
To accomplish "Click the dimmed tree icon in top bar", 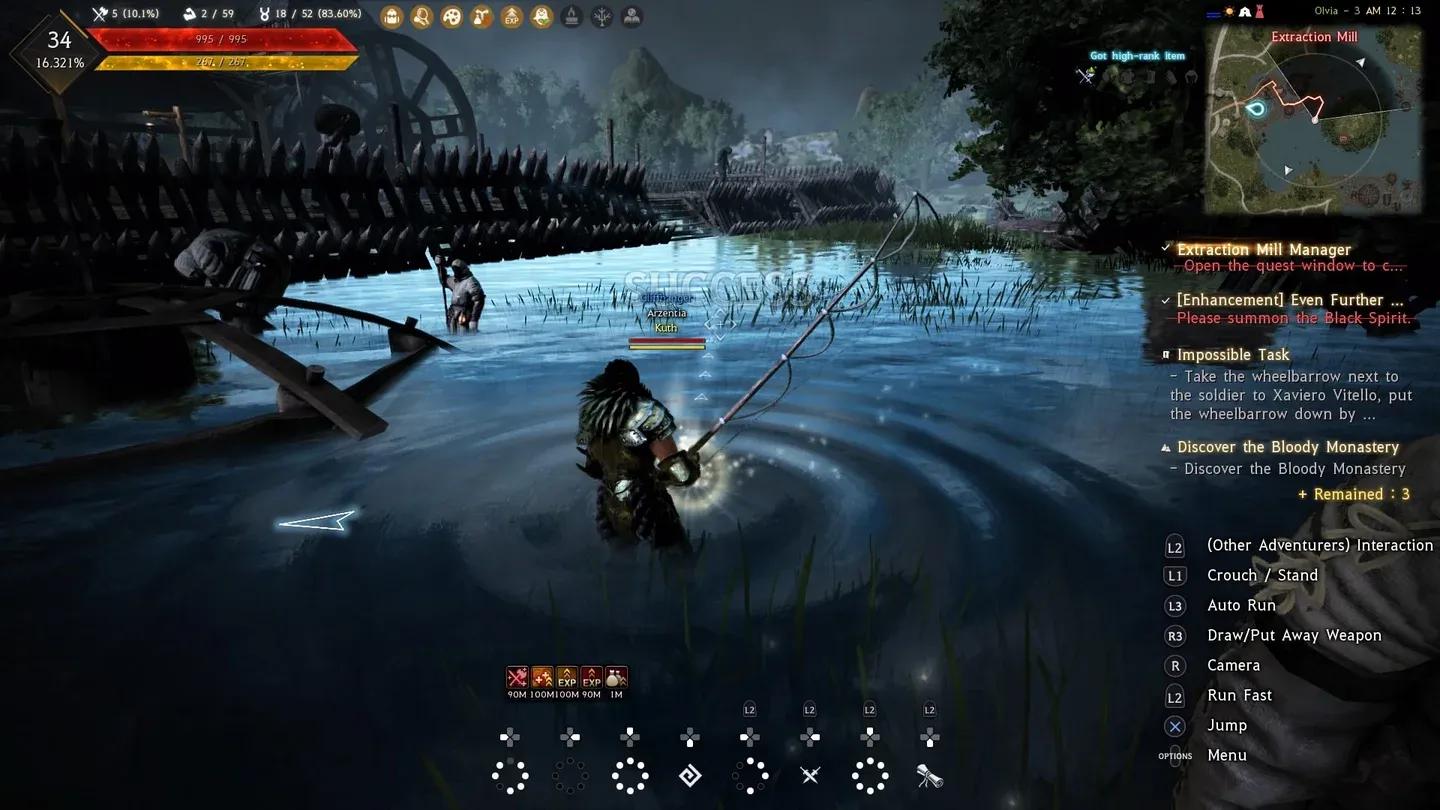I will click(602, 16).
